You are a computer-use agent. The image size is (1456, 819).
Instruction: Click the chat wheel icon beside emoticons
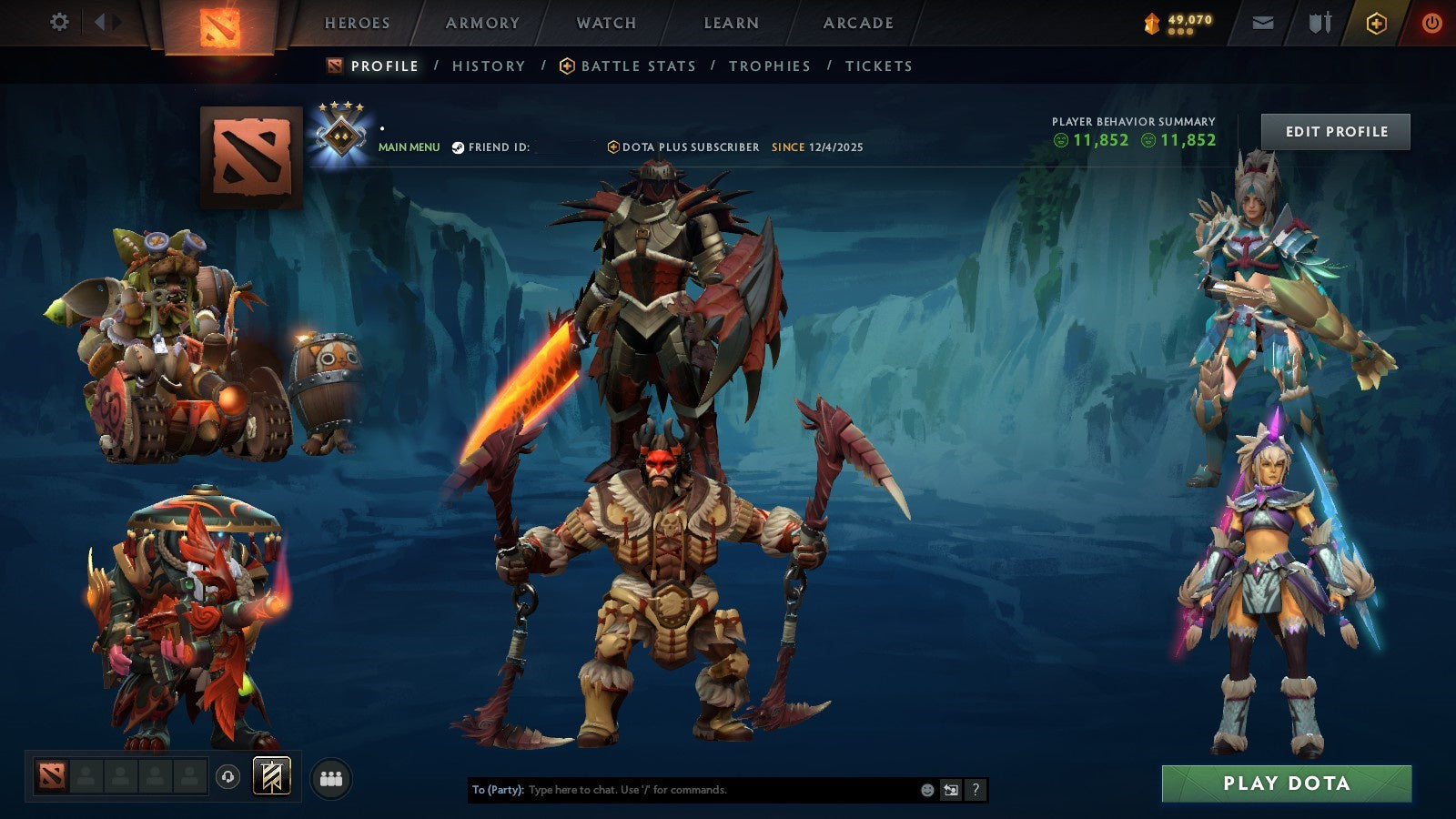[949, 790]
